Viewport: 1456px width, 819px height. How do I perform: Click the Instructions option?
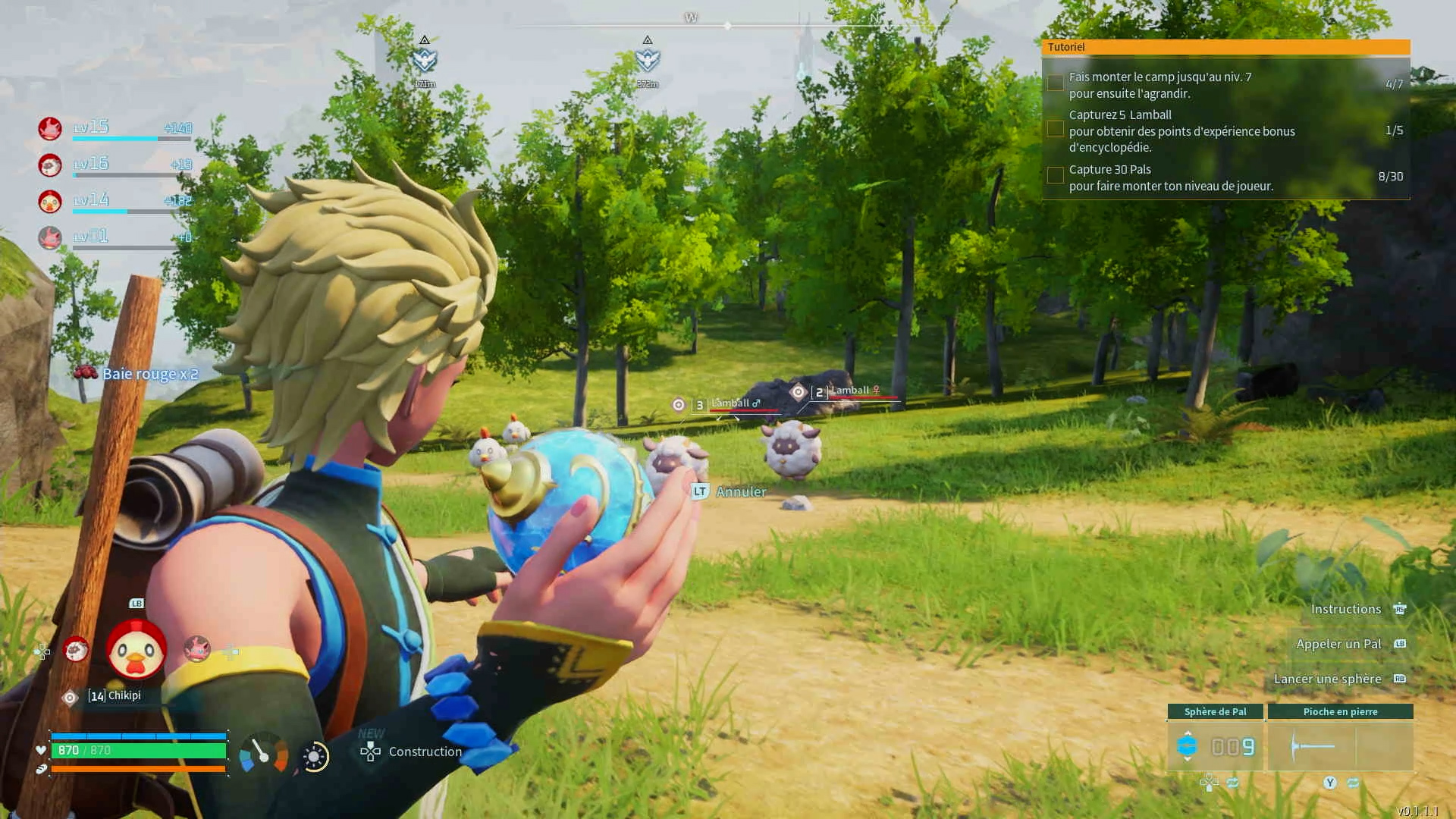point(1346,609)
